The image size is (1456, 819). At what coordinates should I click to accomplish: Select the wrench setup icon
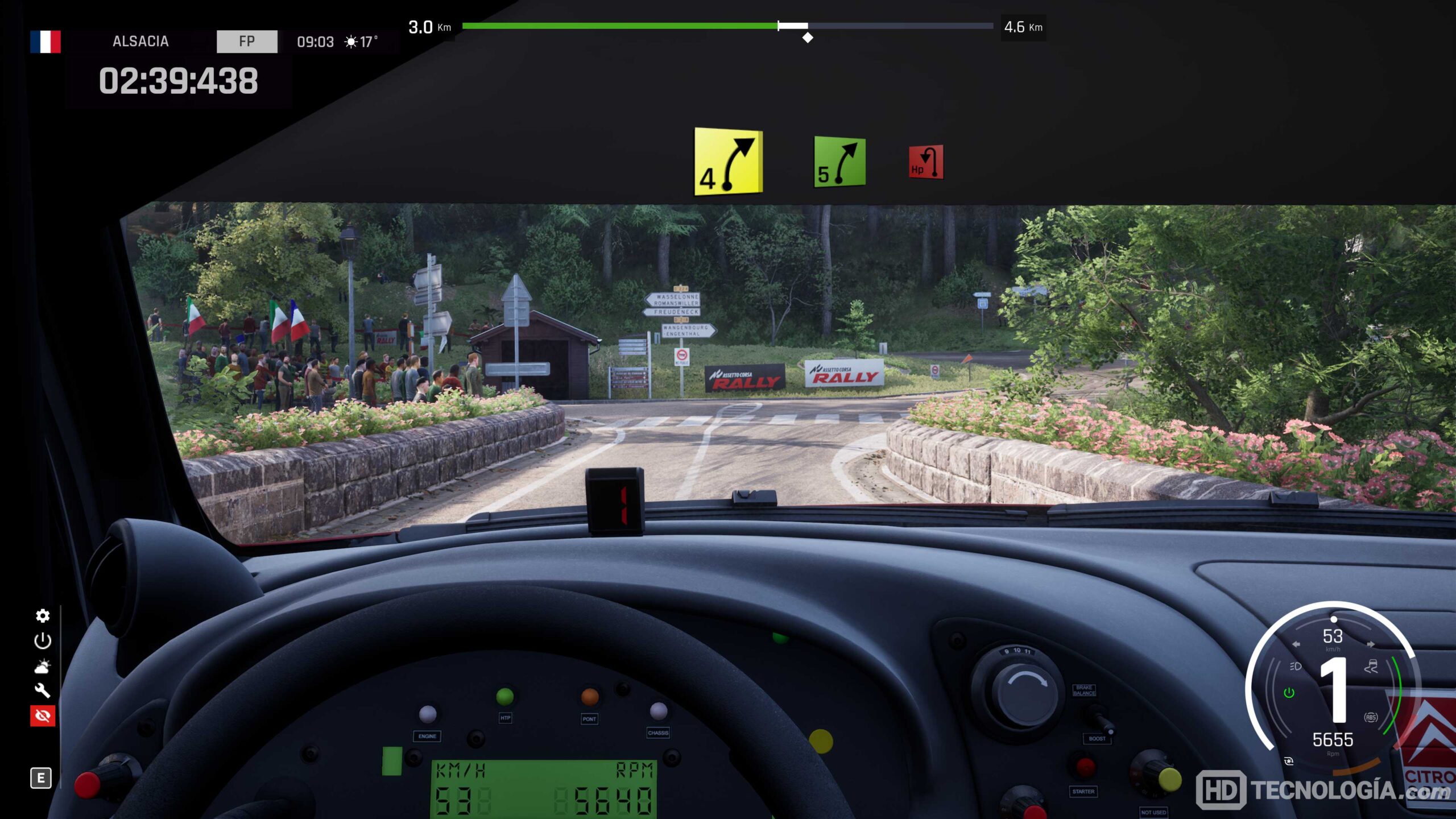[x=43, y=690]
